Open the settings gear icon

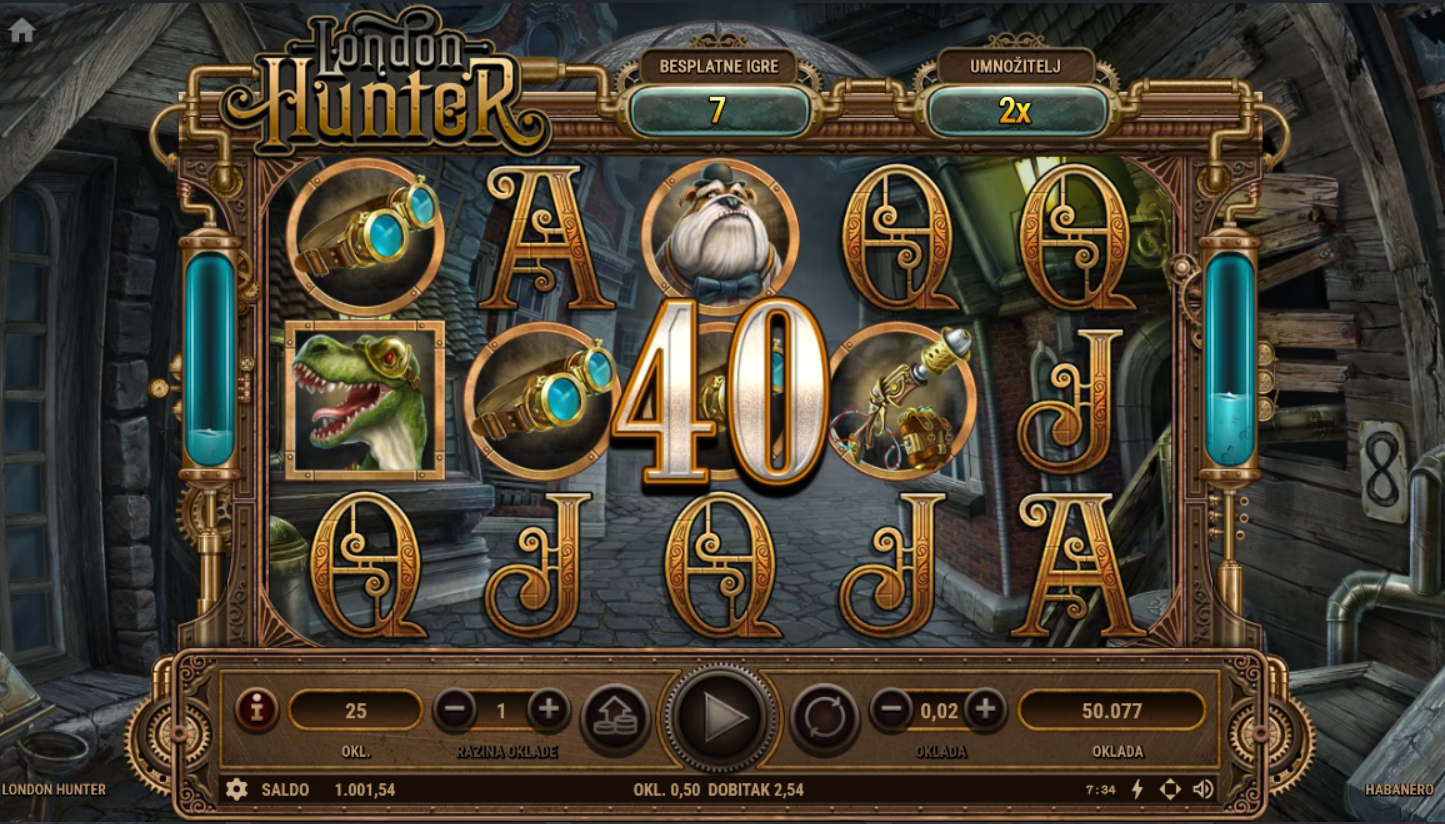point(236,790)
